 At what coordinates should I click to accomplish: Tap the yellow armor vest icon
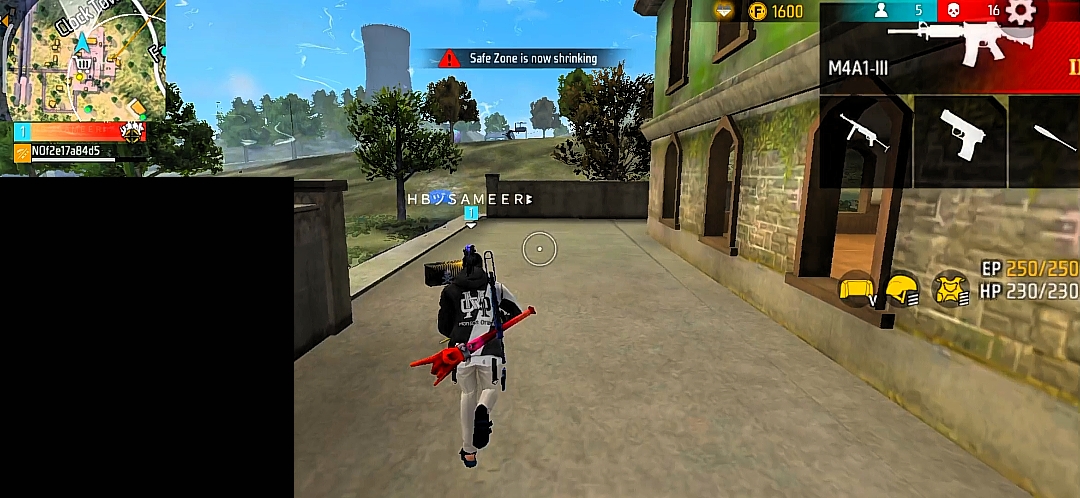(950, 290)
